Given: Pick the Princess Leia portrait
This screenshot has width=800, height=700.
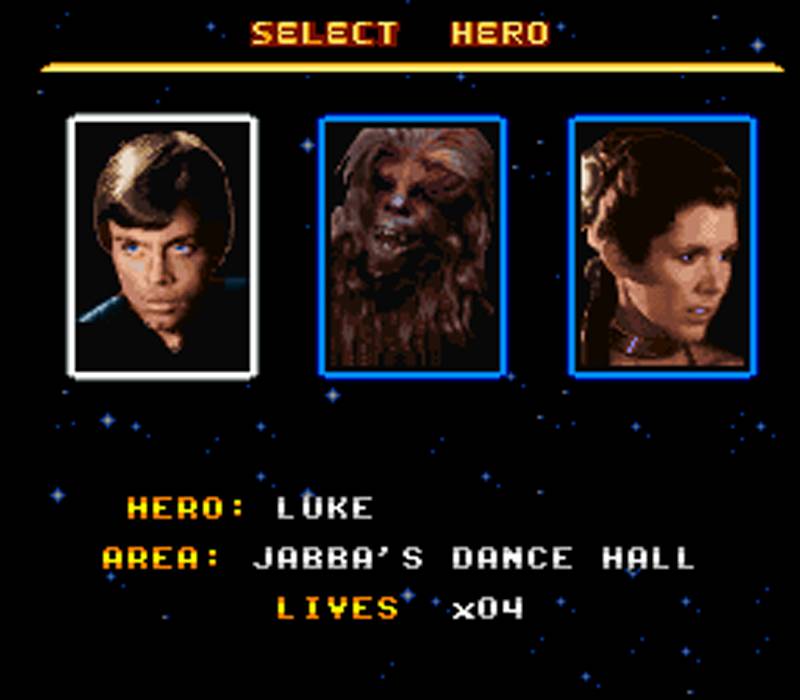Looking at the screenshot, I should point(662,246).
